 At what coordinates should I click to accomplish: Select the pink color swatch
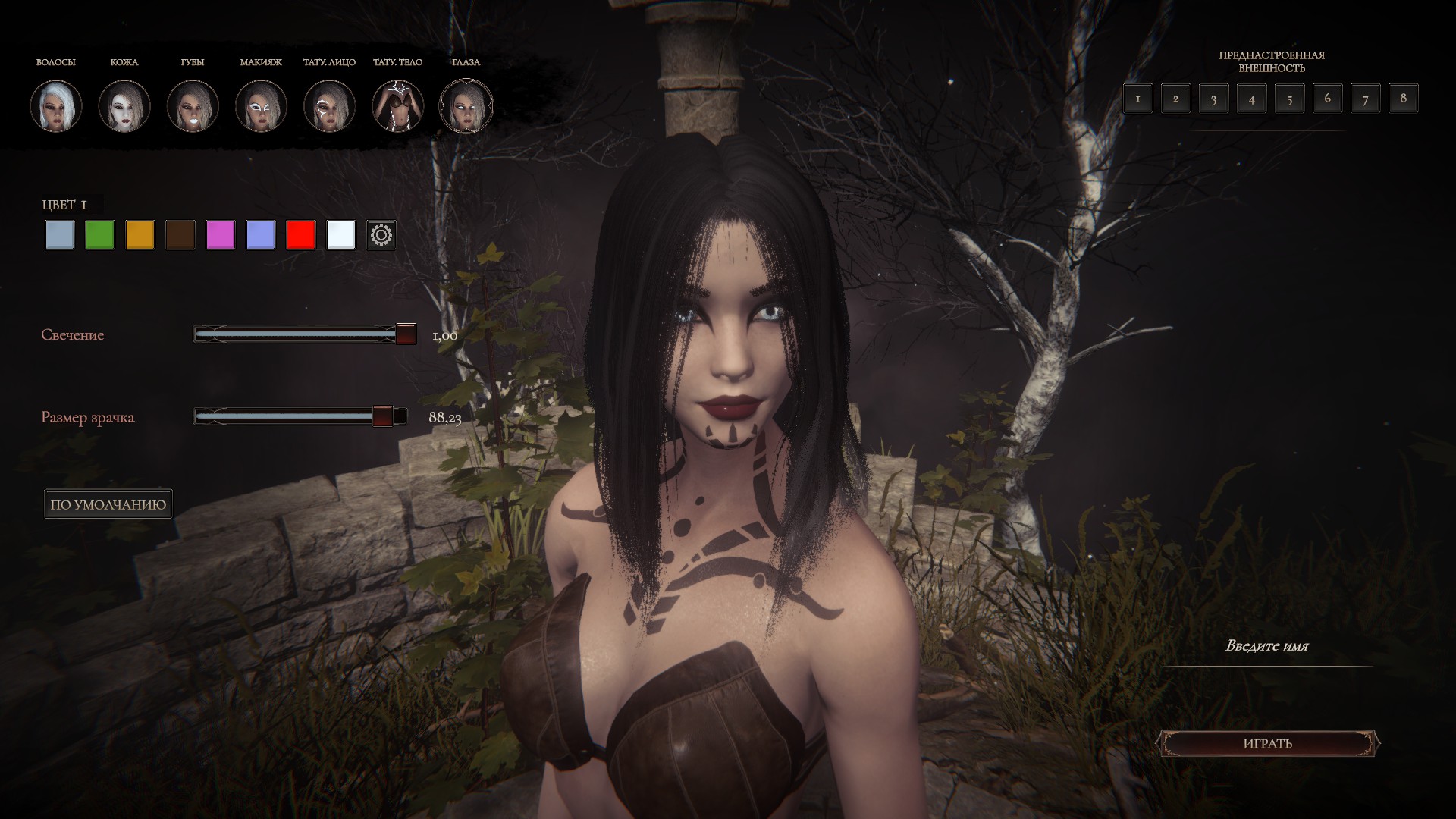221,235
